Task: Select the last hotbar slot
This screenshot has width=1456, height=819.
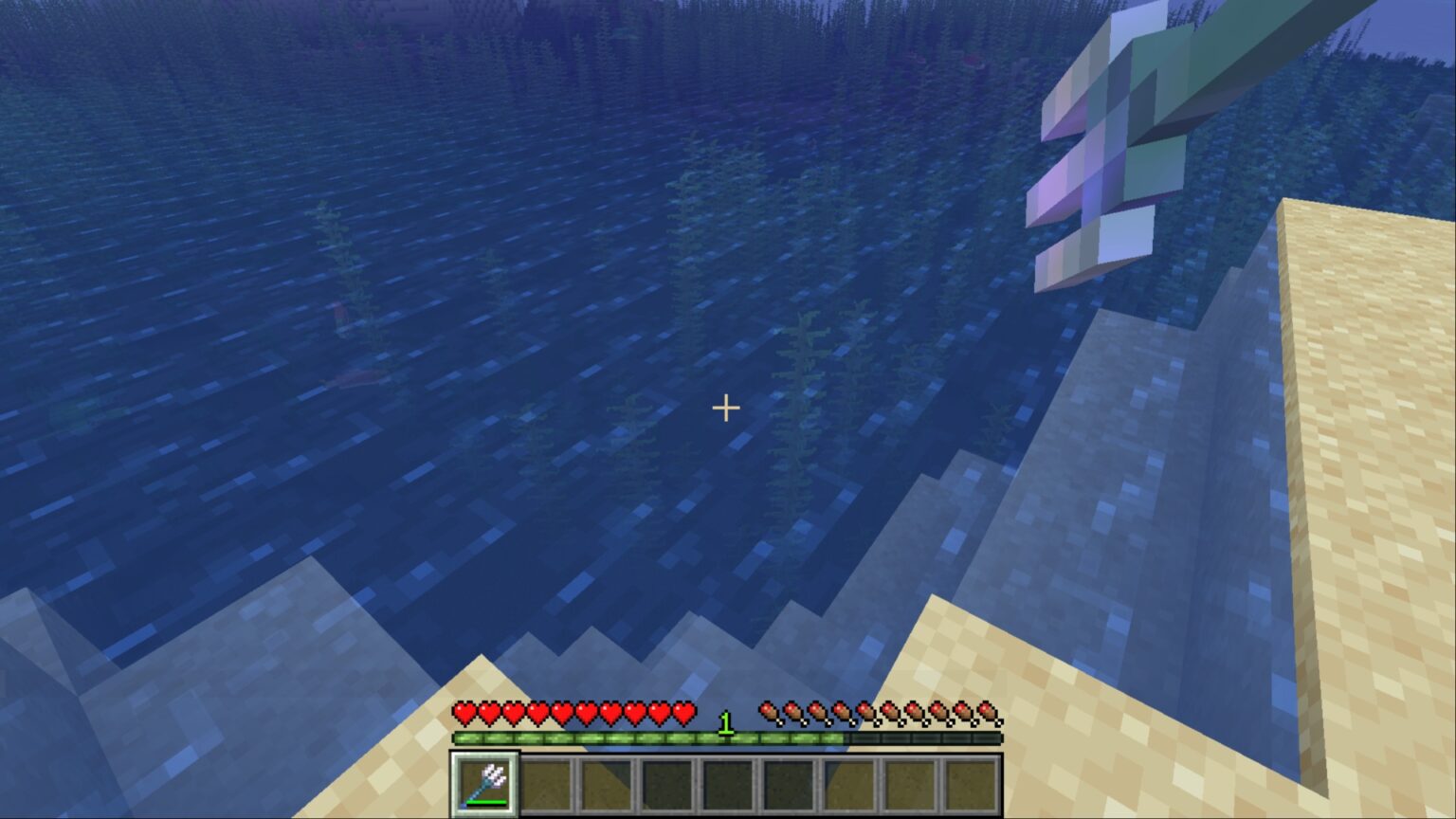Action: click(973, 781)
